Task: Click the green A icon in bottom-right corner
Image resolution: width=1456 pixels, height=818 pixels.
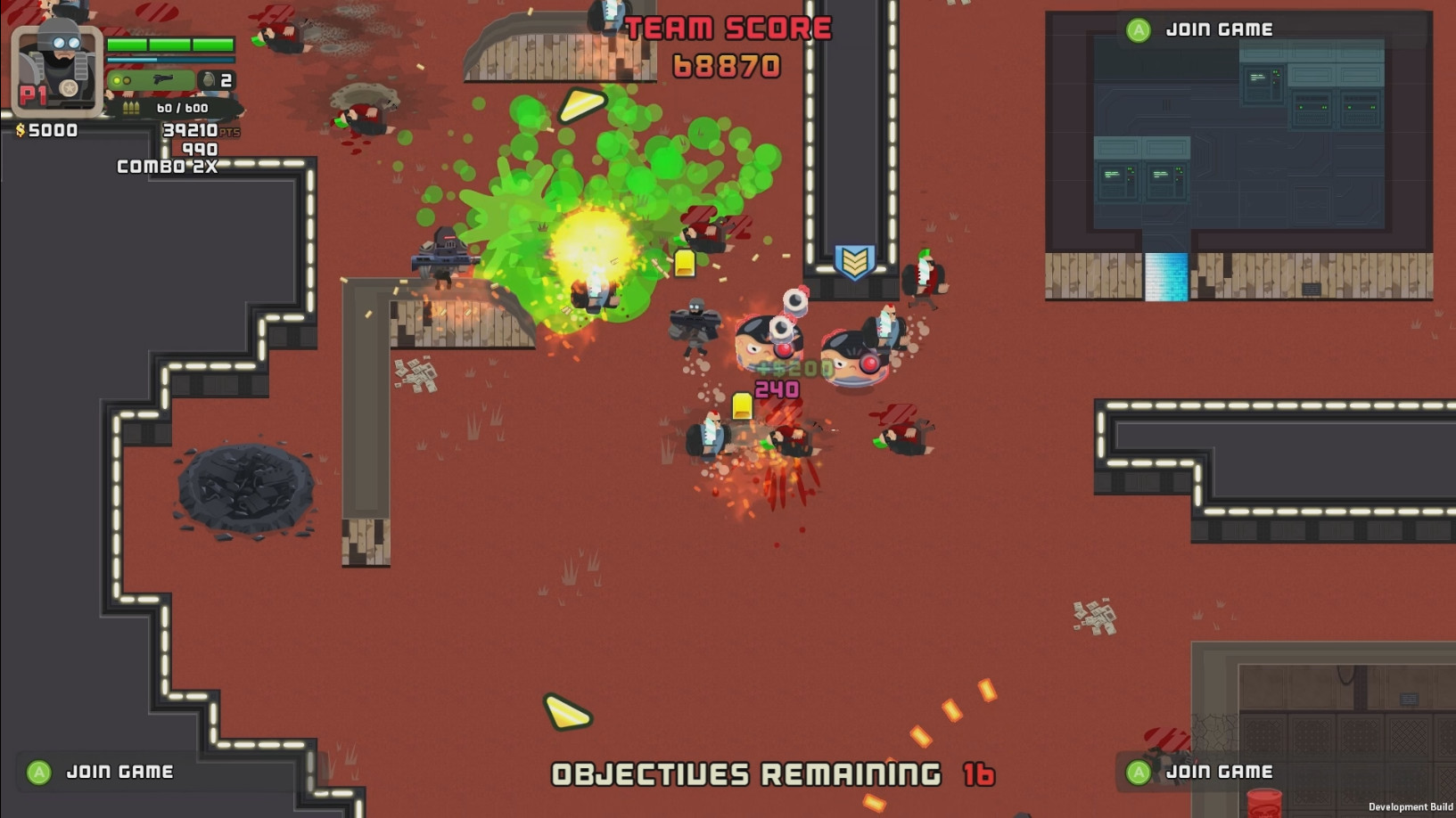Action: 1137,772
